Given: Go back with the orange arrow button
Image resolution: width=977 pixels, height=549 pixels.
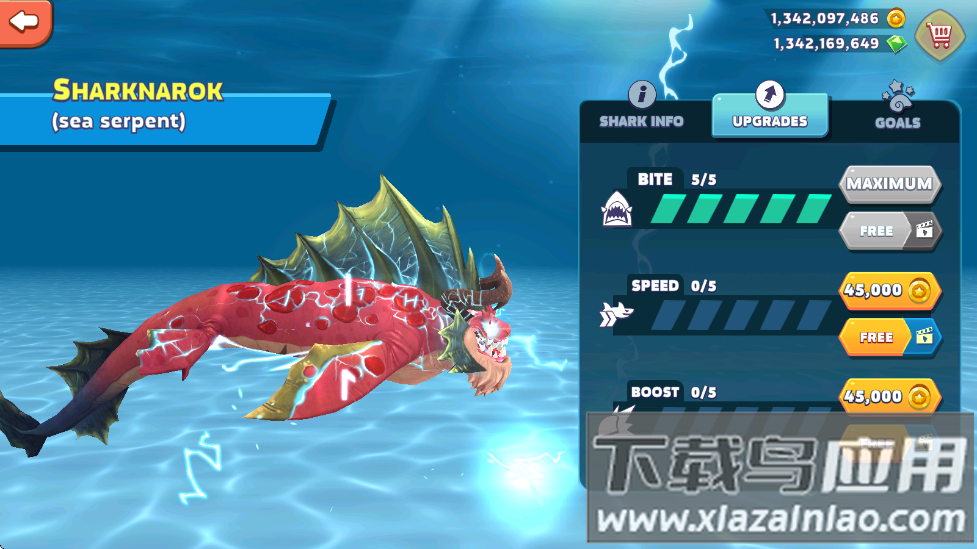Looking at the screenshot, I should (x=25, y=21).
